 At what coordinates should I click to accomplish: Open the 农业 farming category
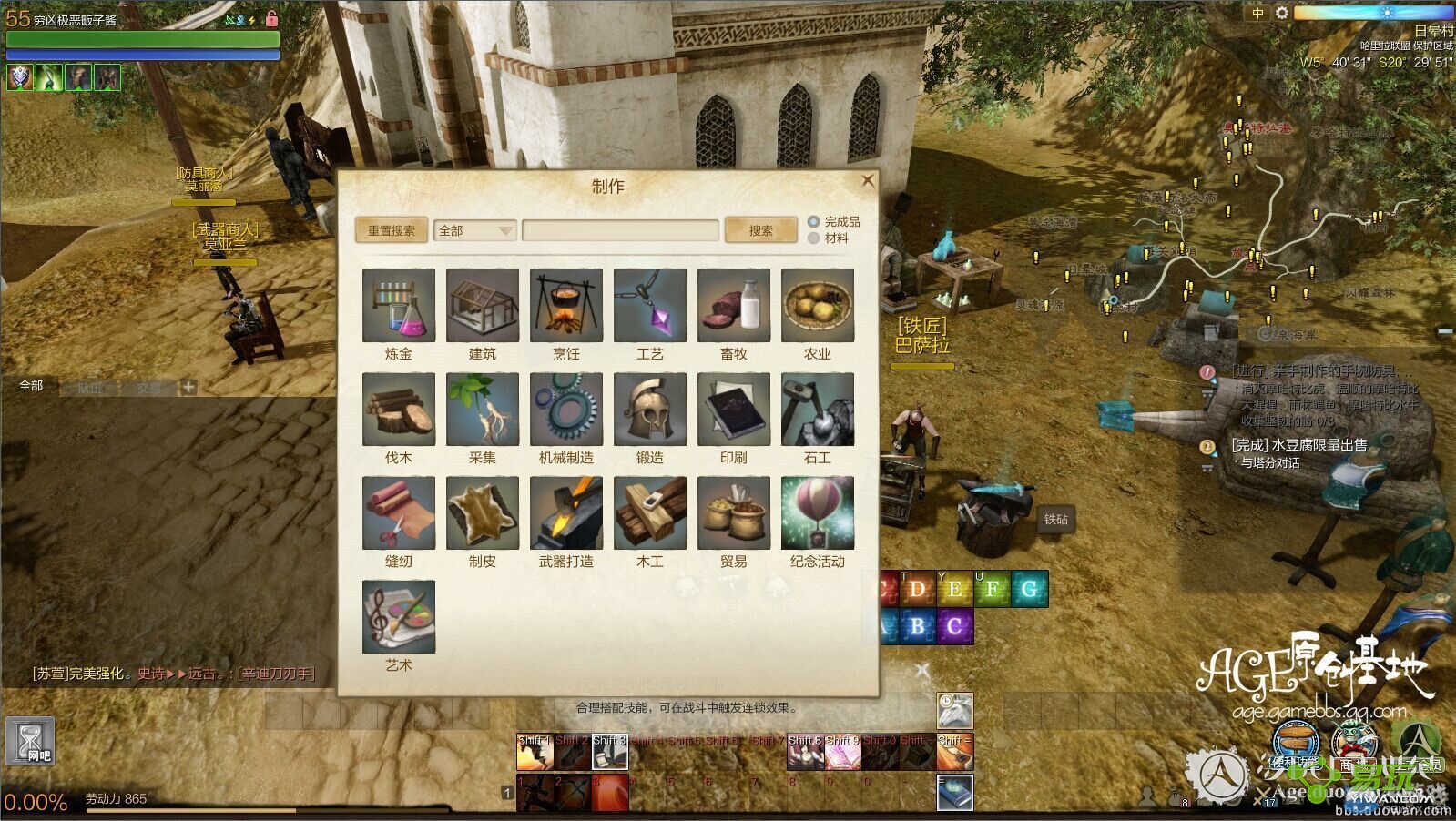point(818,305)
